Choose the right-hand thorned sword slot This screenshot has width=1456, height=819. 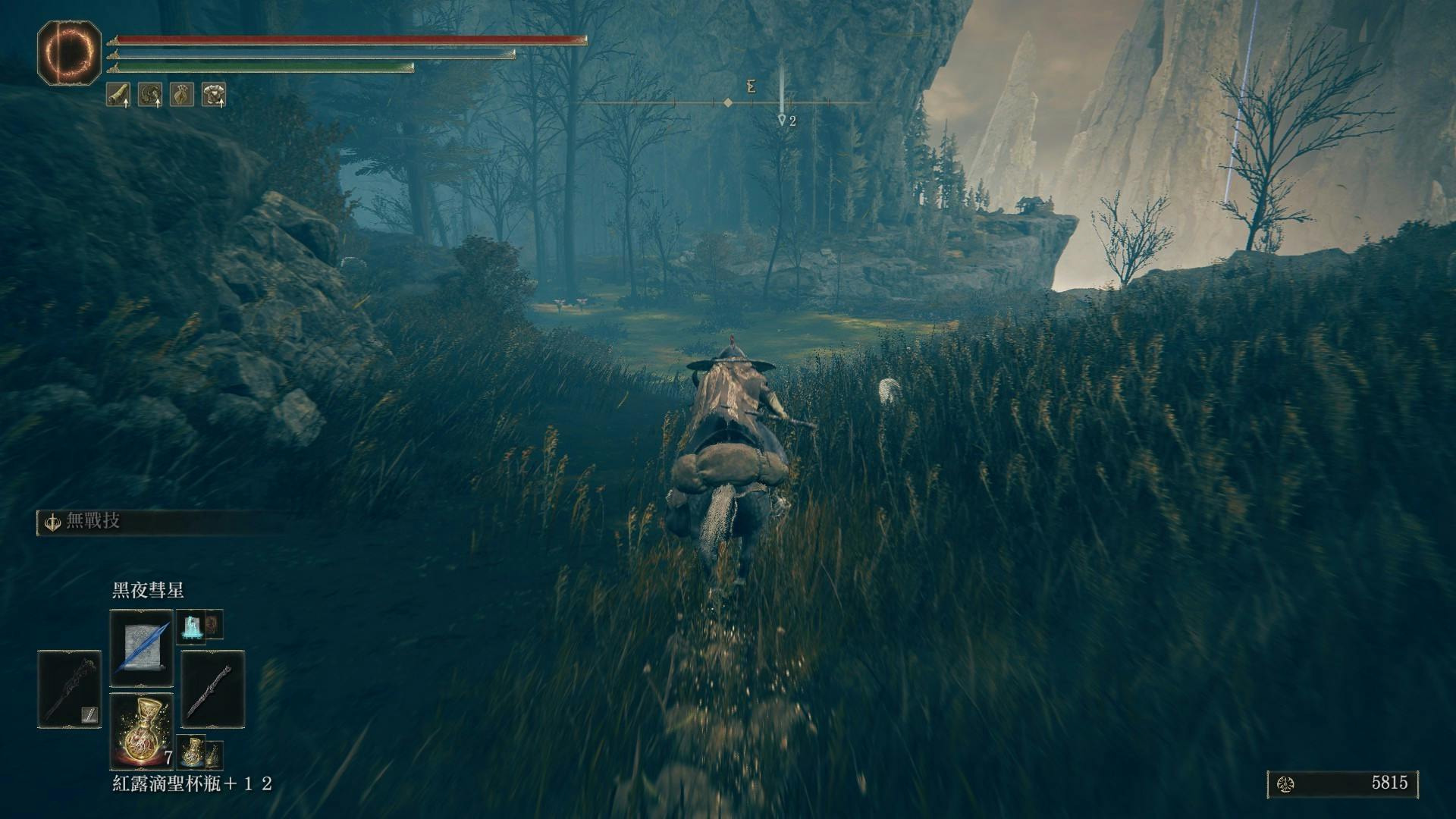tap(213, 689)
